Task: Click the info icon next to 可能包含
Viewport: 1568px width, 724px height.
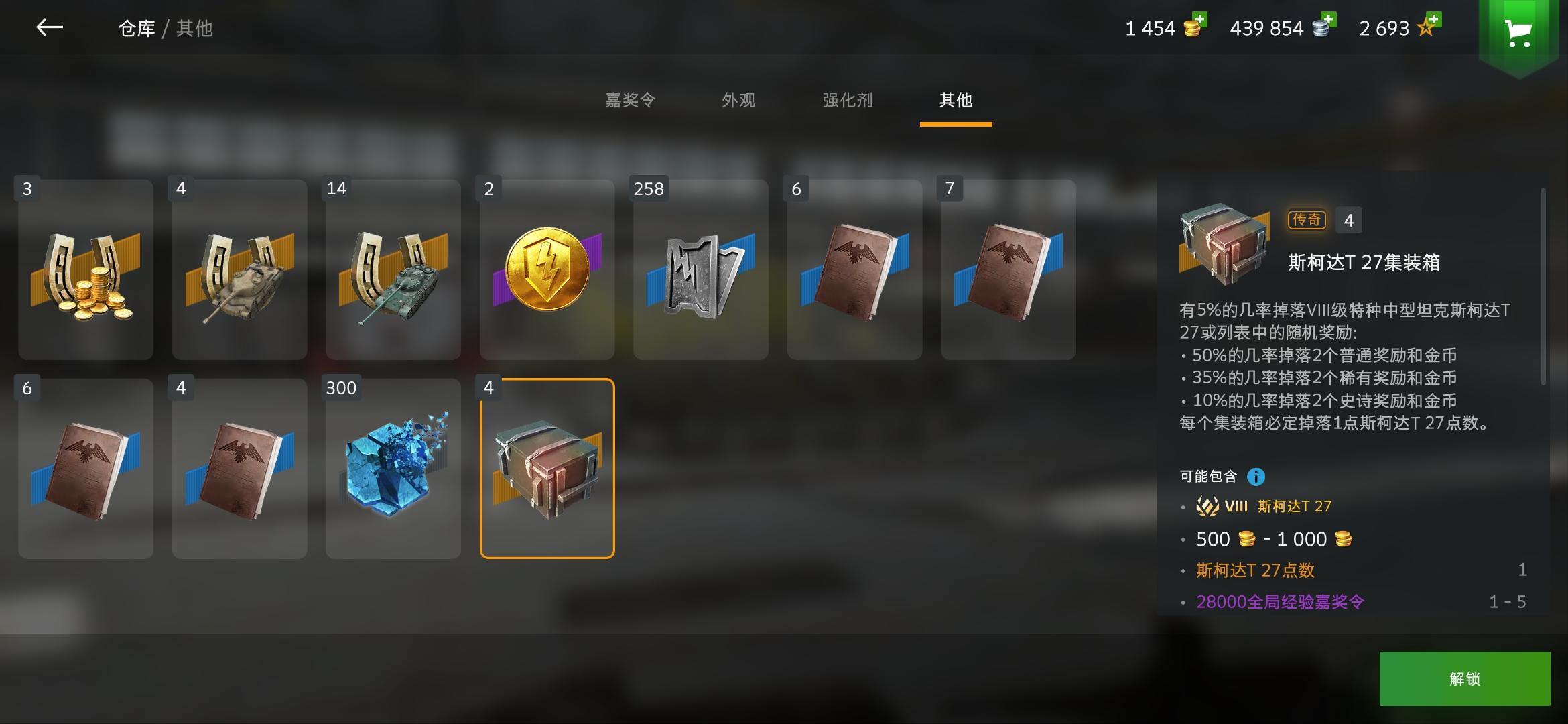Action: [x=1257, y=477]
